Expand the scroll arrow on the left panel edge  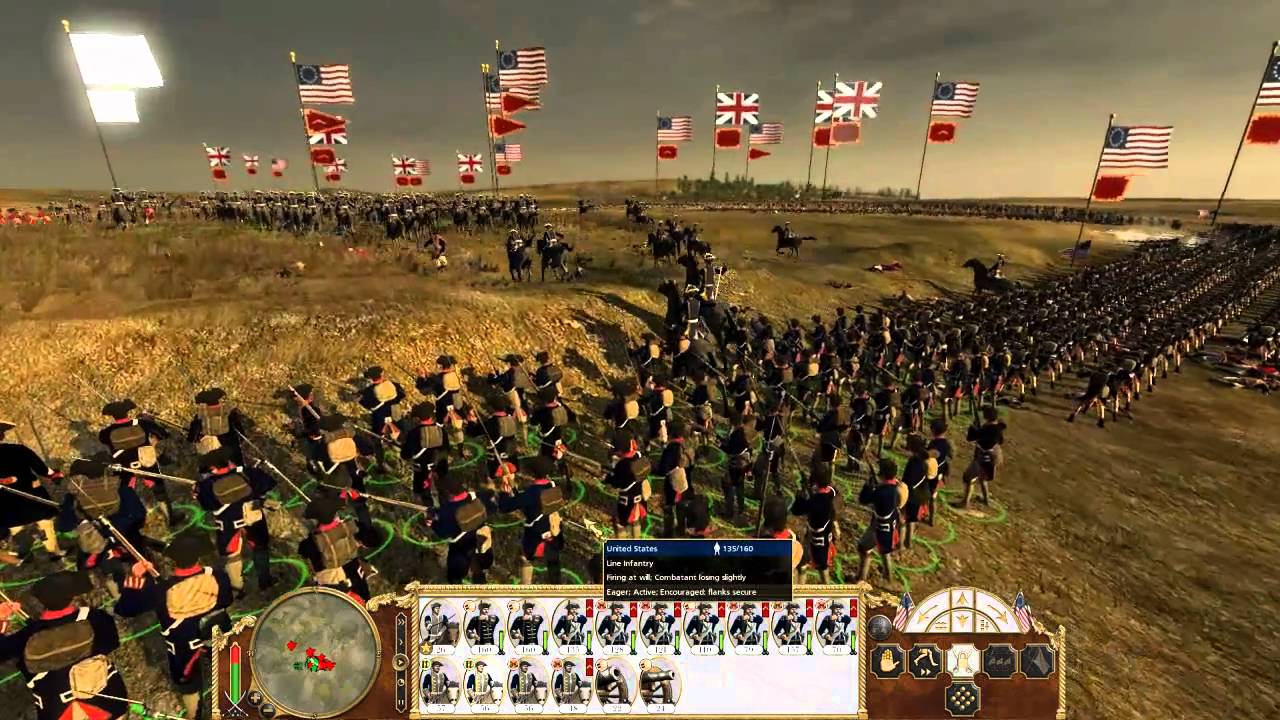pyautogui.click(x=402, y=642)
